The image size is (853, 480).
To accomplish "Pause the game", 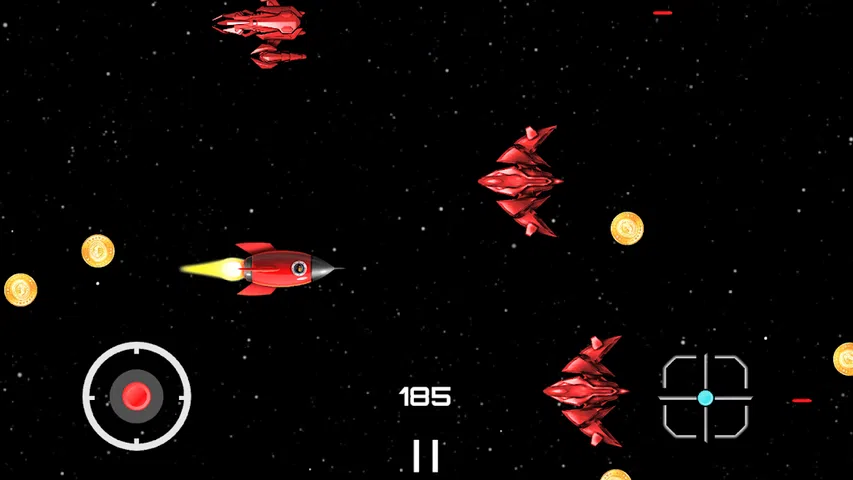I will 426,455.
